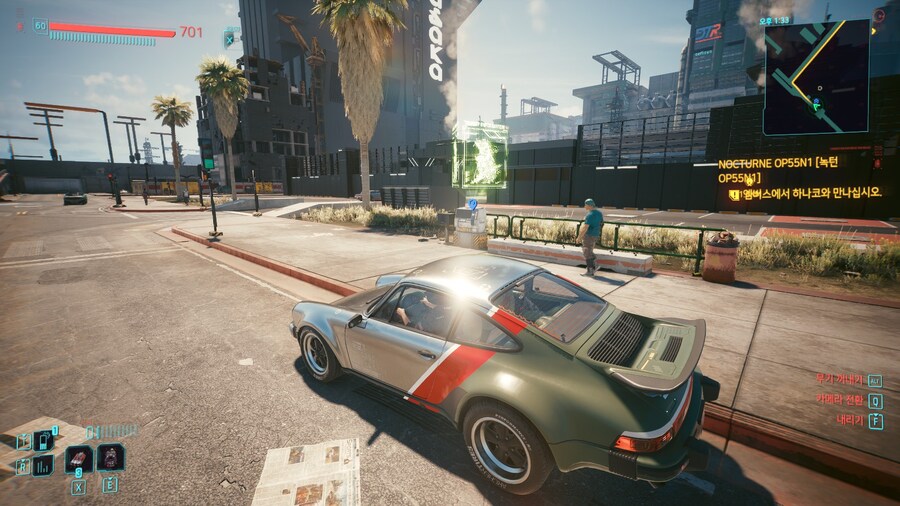Screen dimensions: 900x506
Task: Click the yellow objective marker icon
Action: point(735,194)
